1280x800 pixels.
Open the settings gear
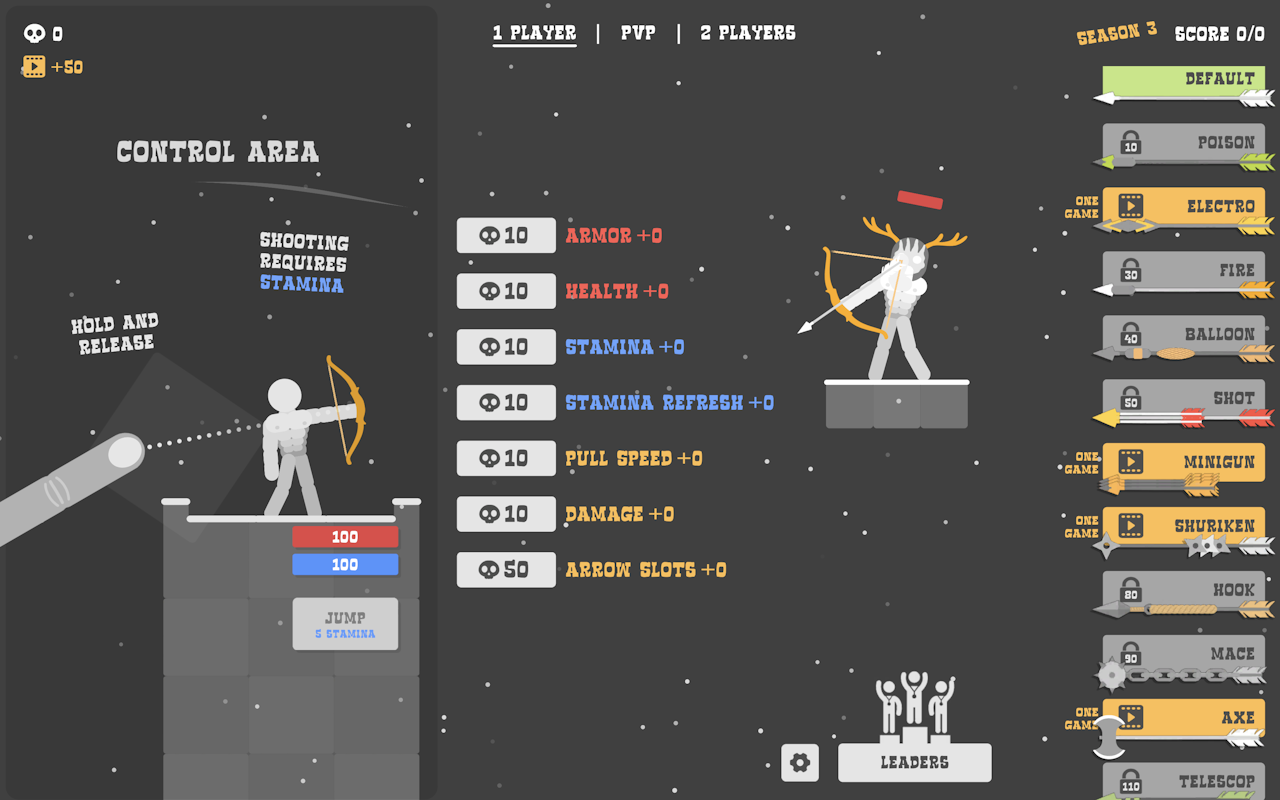[800, 762]
